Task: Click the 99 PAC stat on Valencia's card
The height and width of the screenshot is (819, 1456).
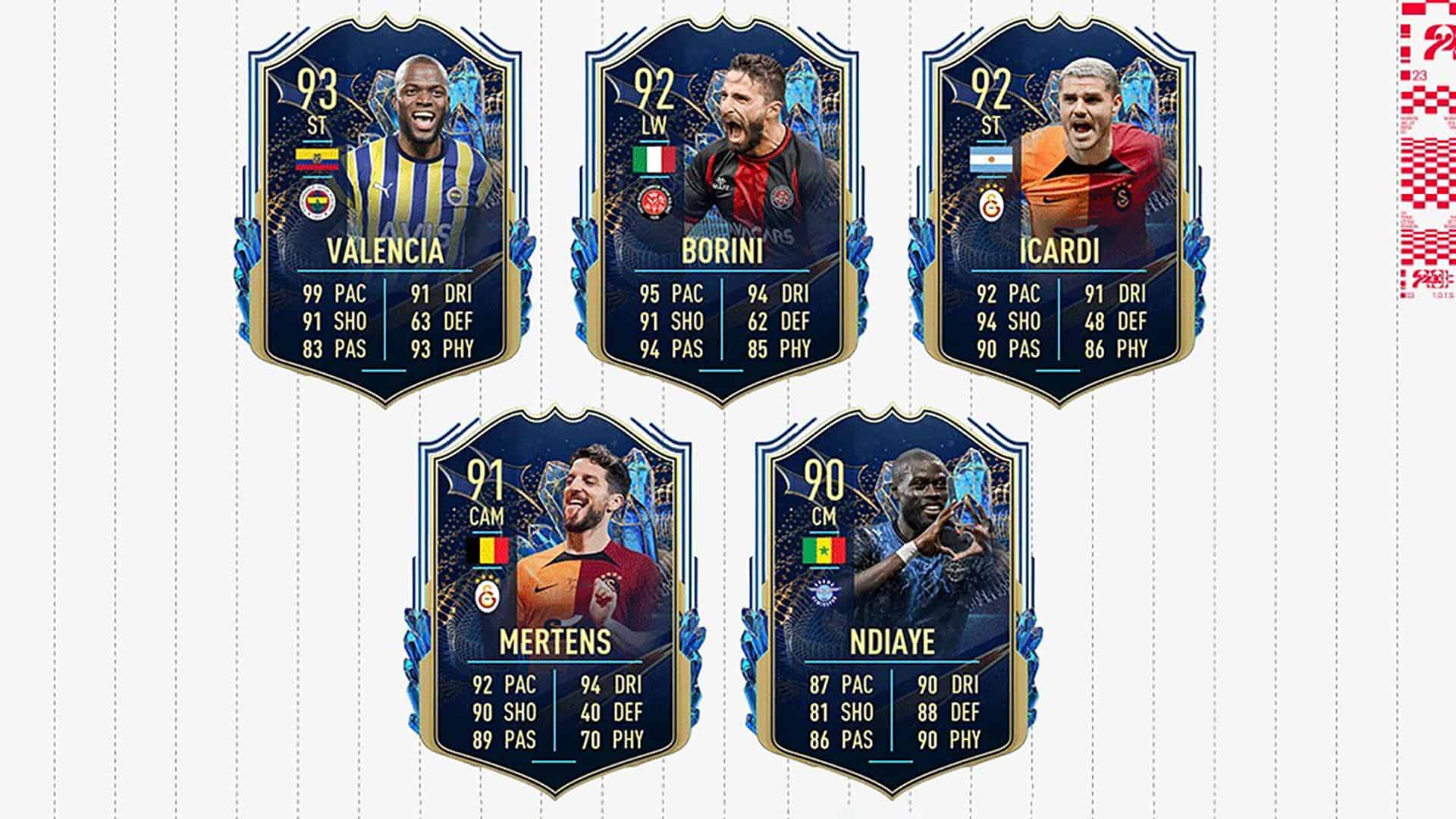Action: [x=334, y=293]
